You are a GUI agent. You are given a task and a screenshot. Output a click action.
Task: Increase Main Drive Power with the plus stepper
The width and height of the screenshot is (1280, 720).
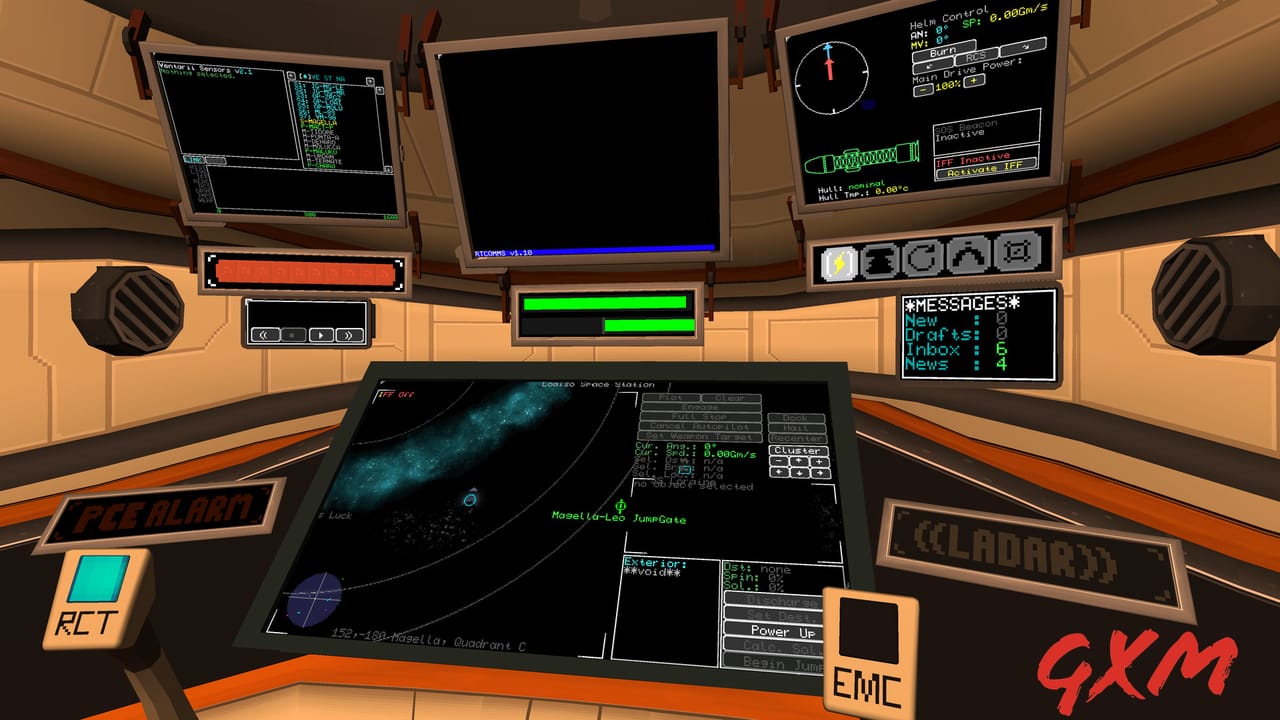coord(974,81)
